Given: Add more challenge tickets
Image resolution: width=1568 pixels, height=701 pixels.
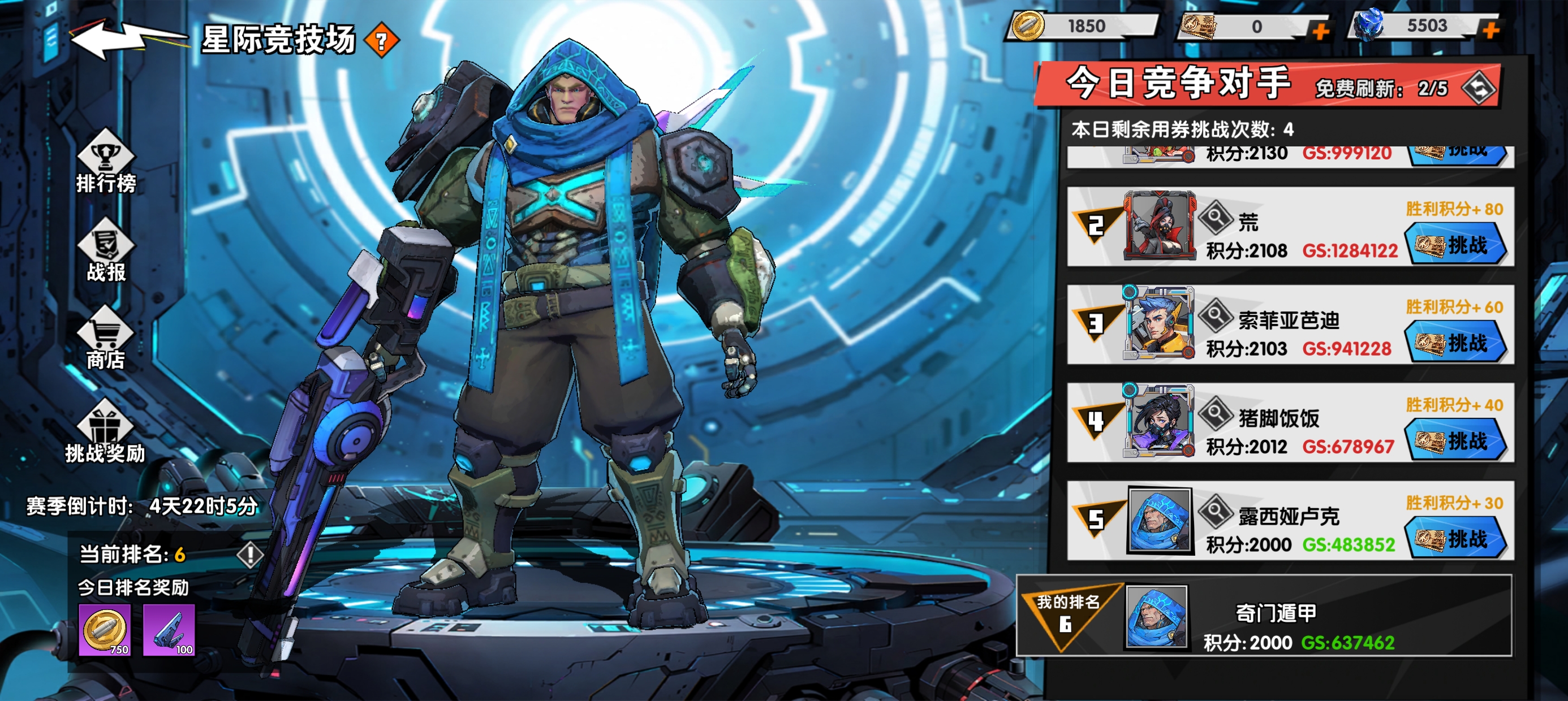Looking at the screenshot, I should [1319, 31].
